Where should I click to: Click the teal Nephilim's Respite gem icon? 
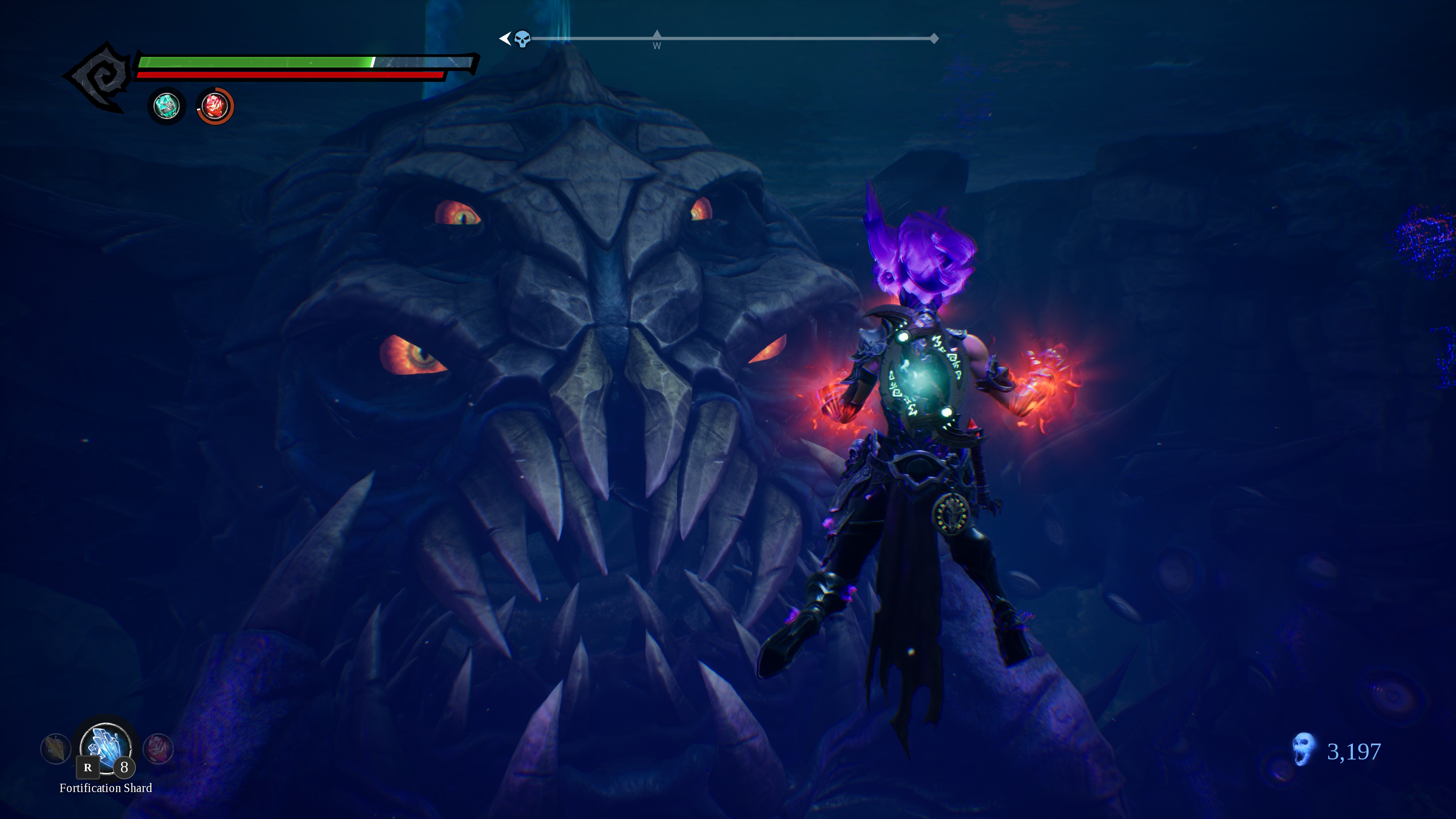click(166, 106)
